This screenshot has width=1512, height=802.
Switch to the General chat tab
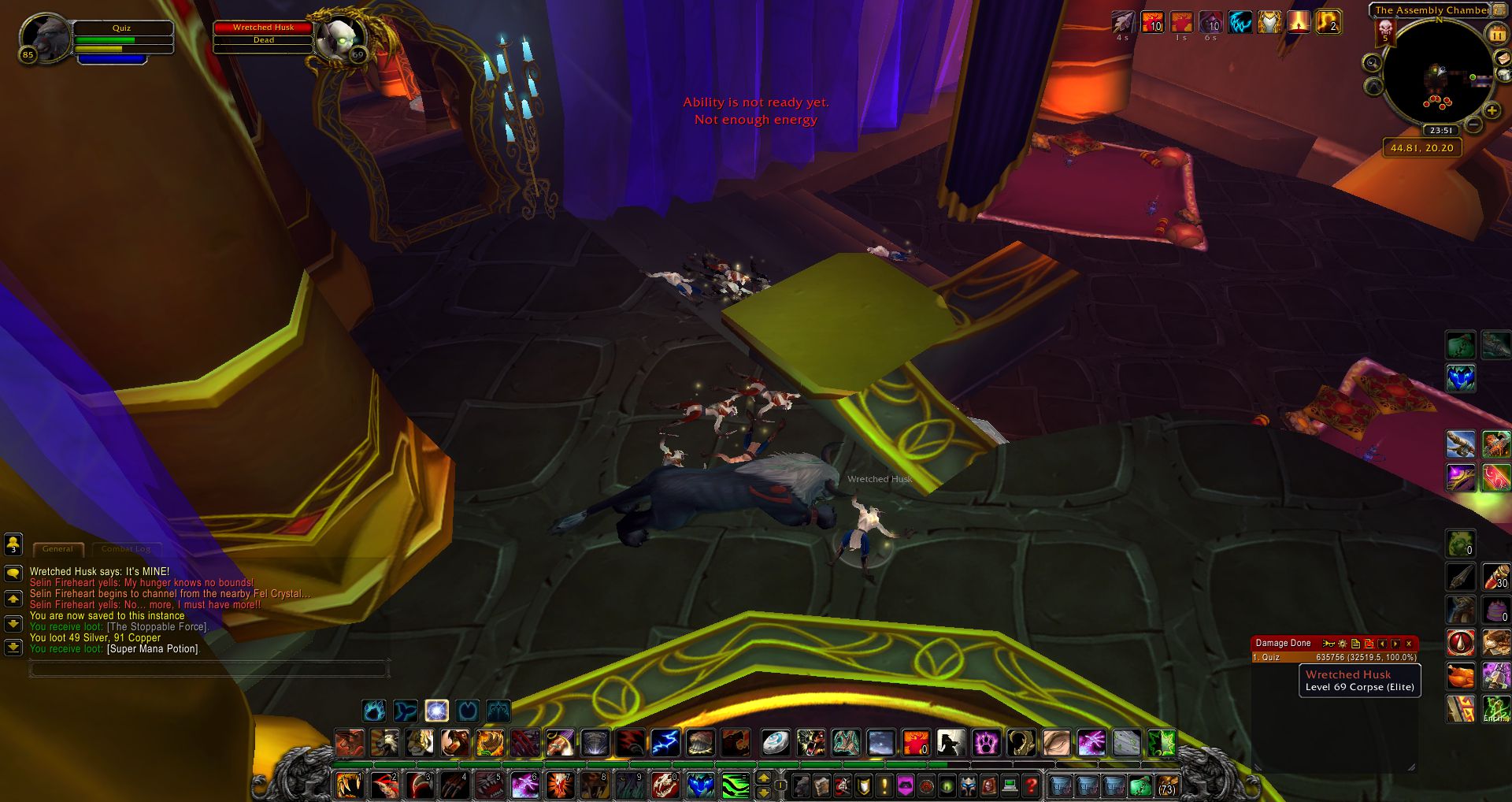point(59,548)
